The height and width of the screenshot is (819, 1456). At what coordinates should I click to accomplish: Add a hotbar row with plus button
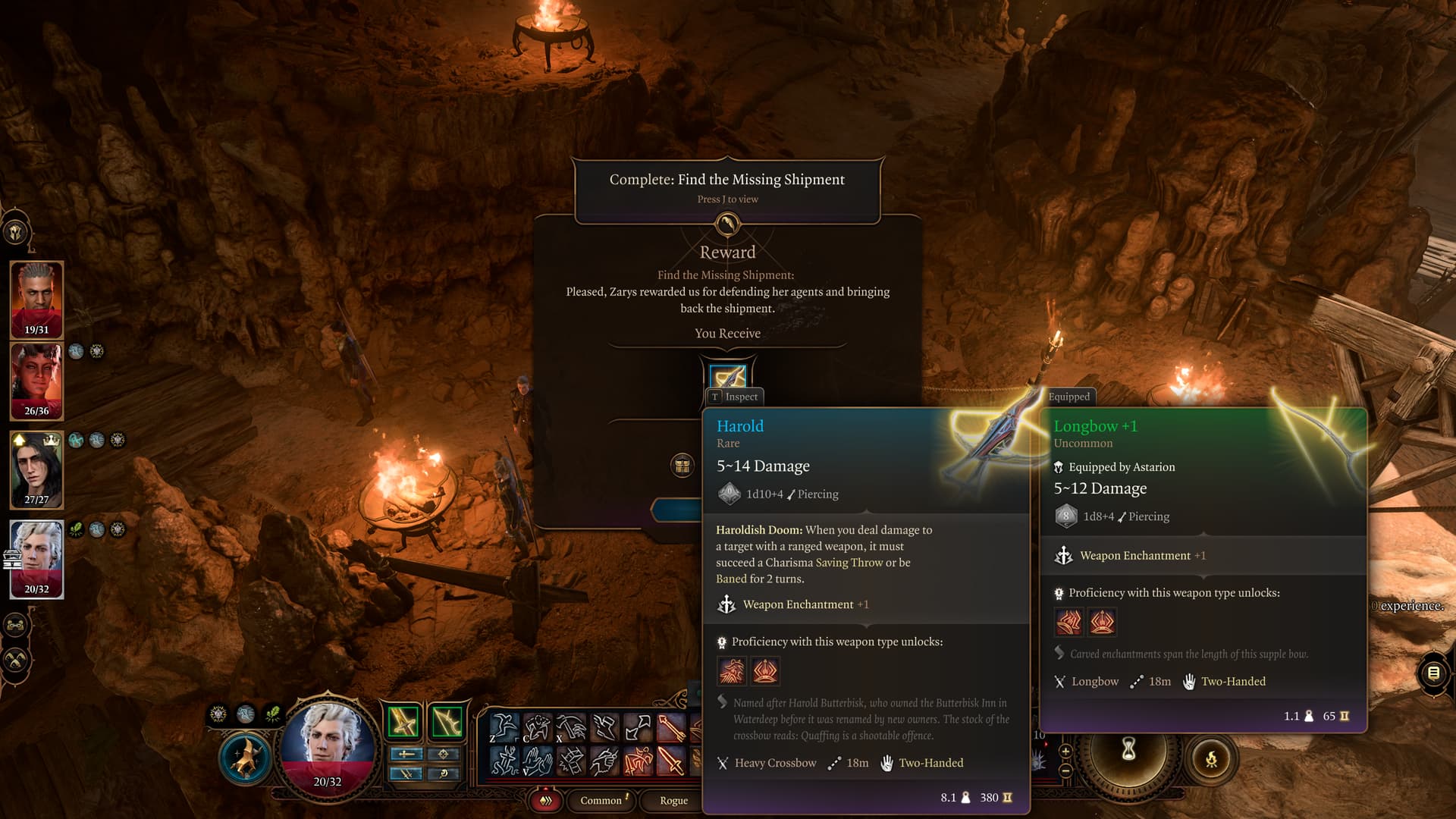tap(1065, 752)
